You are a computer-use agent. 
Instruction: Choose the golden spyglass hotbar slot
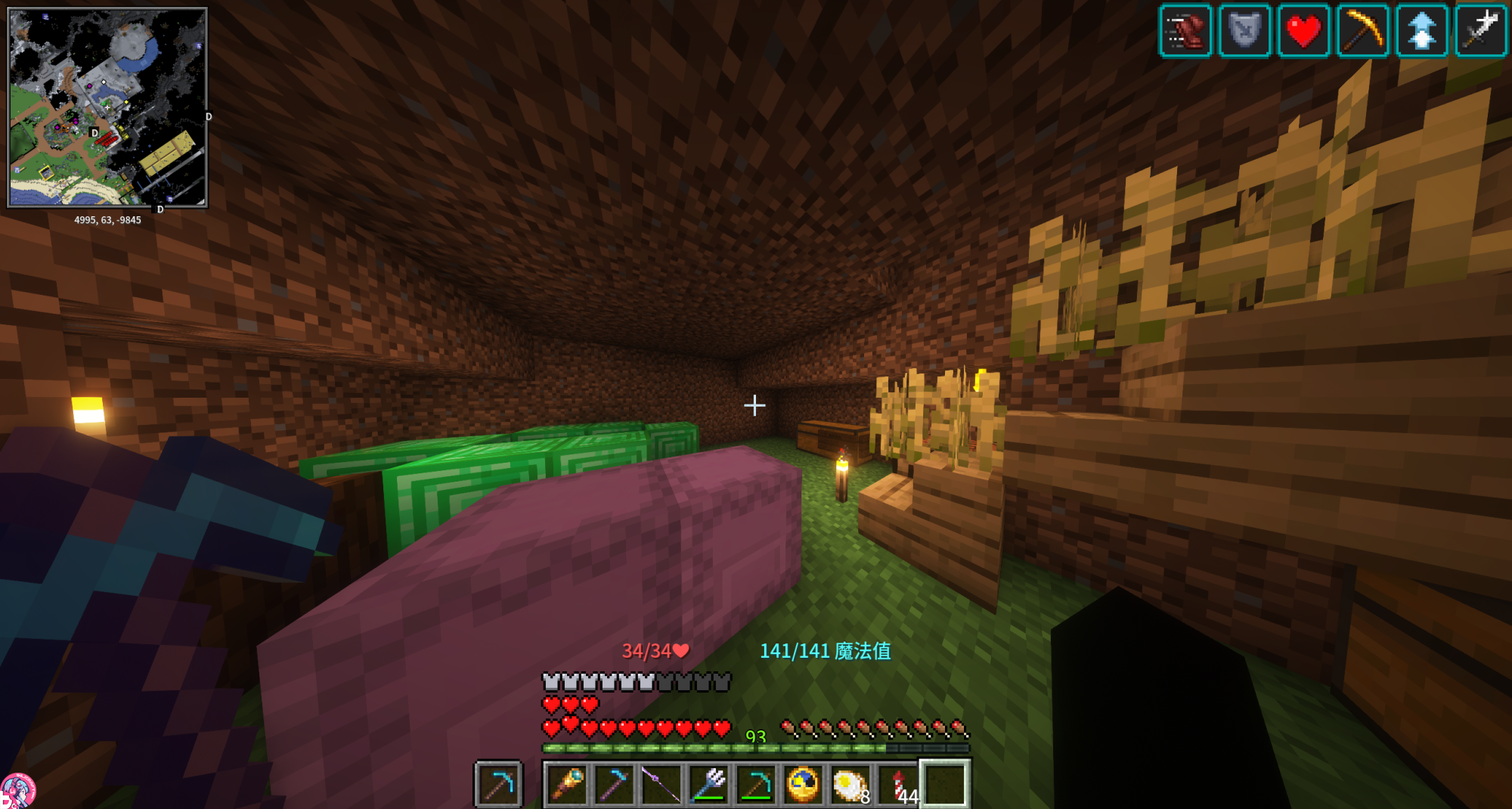tap(567, 784)
